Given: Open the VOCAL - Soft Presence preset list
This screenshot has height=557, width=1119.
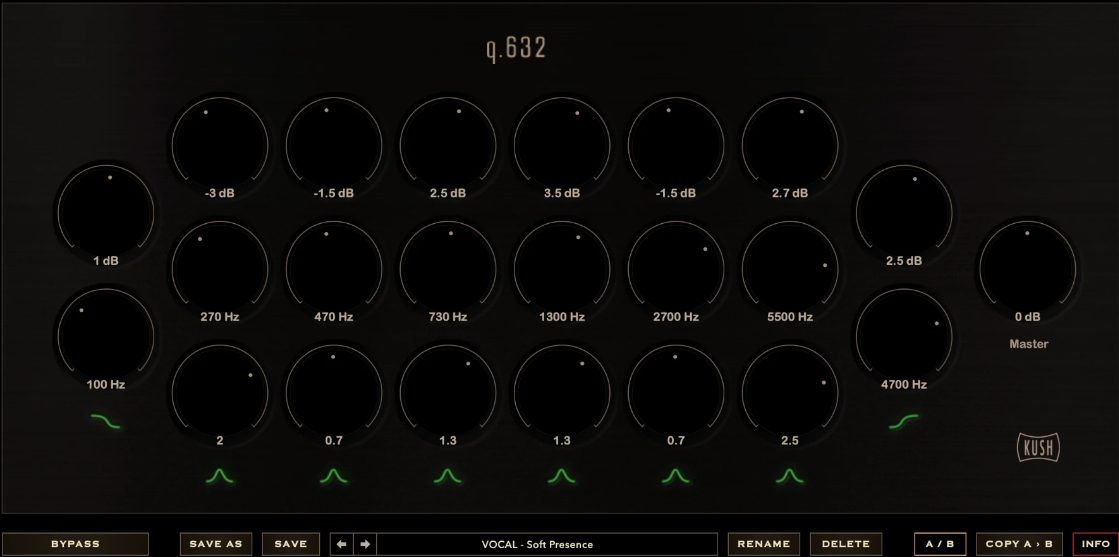Looking at the screenshot, I should 546,544.
